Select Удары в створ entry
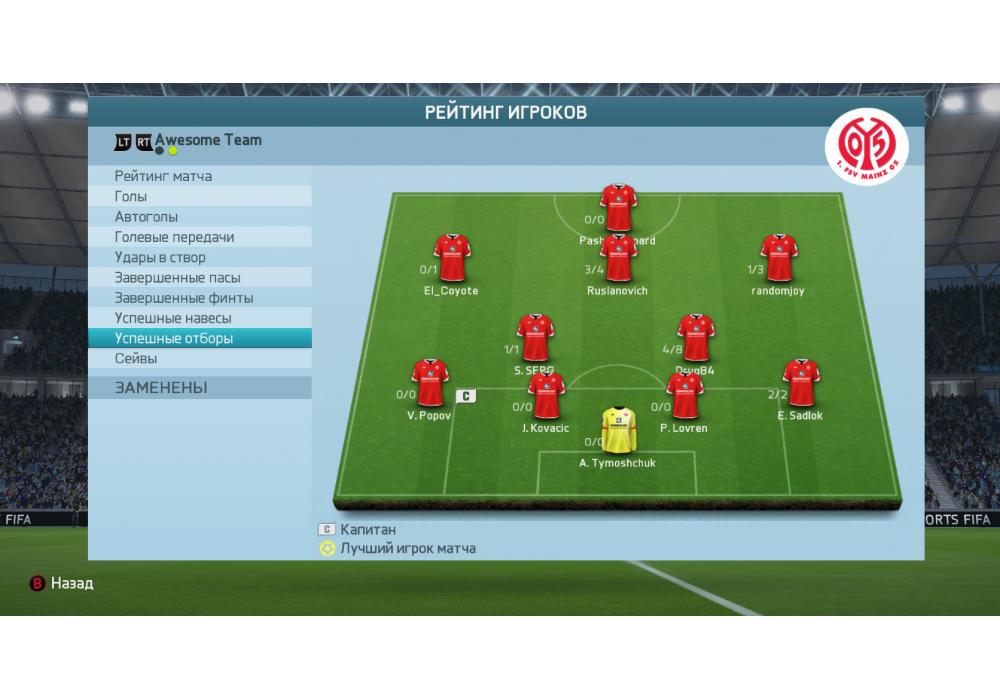 pyautogui.click(x=198, y=257)
